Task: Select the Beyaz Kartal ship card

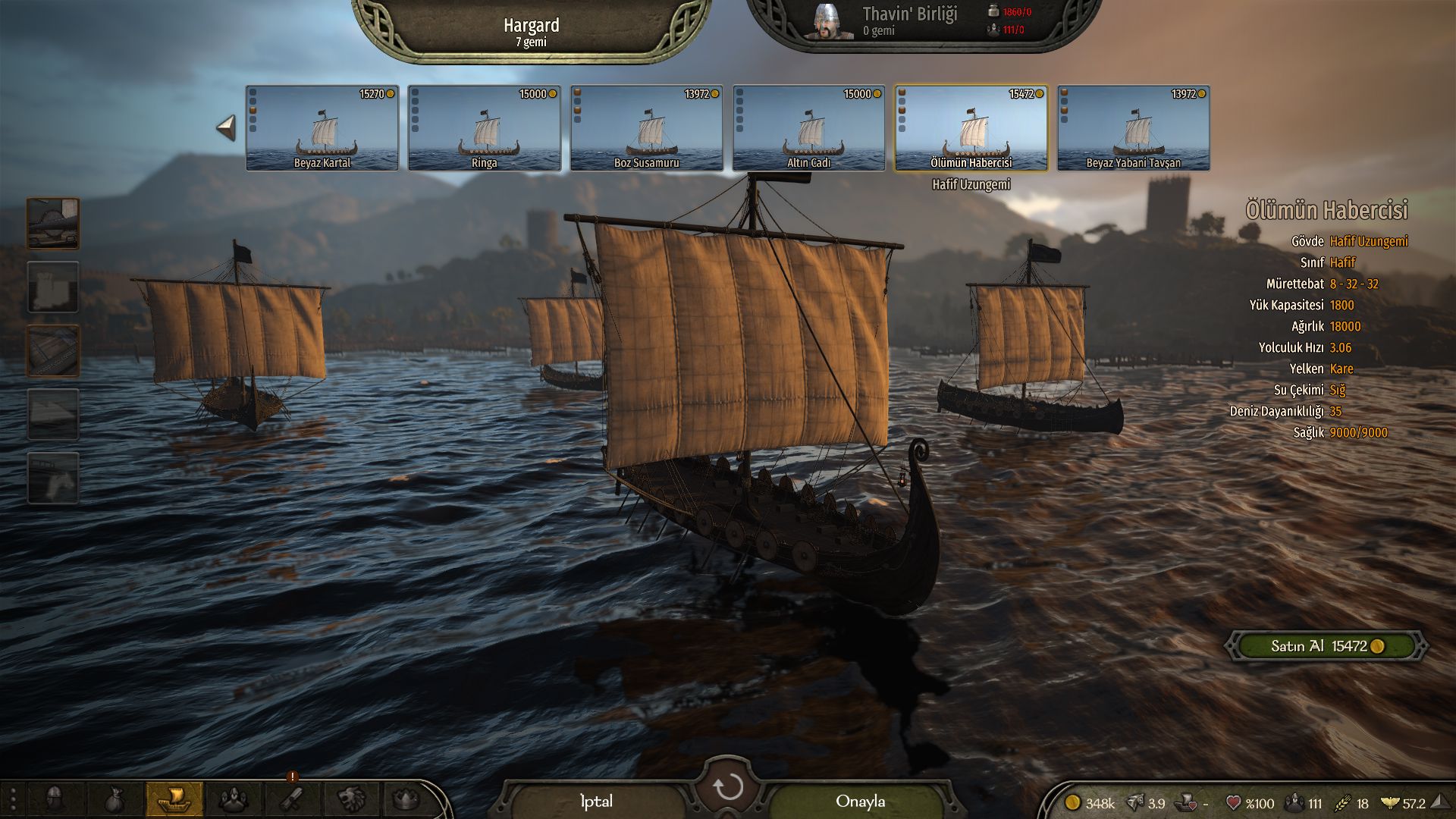Action: [322, 128]
